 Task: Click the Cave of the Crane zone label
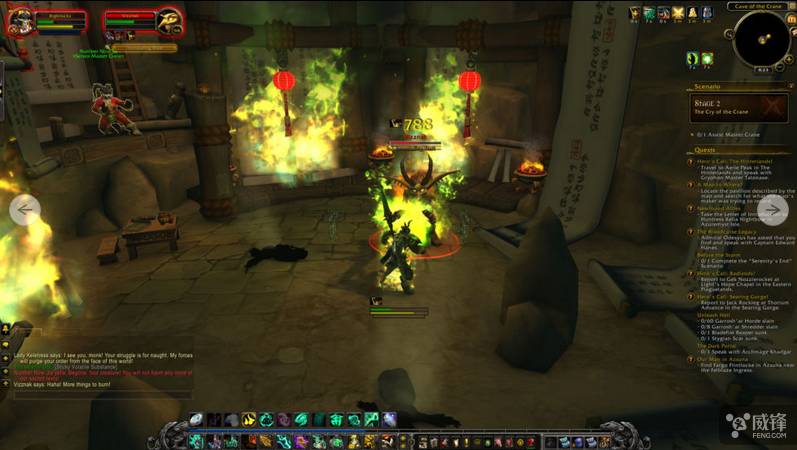click(x=757, y=7)
